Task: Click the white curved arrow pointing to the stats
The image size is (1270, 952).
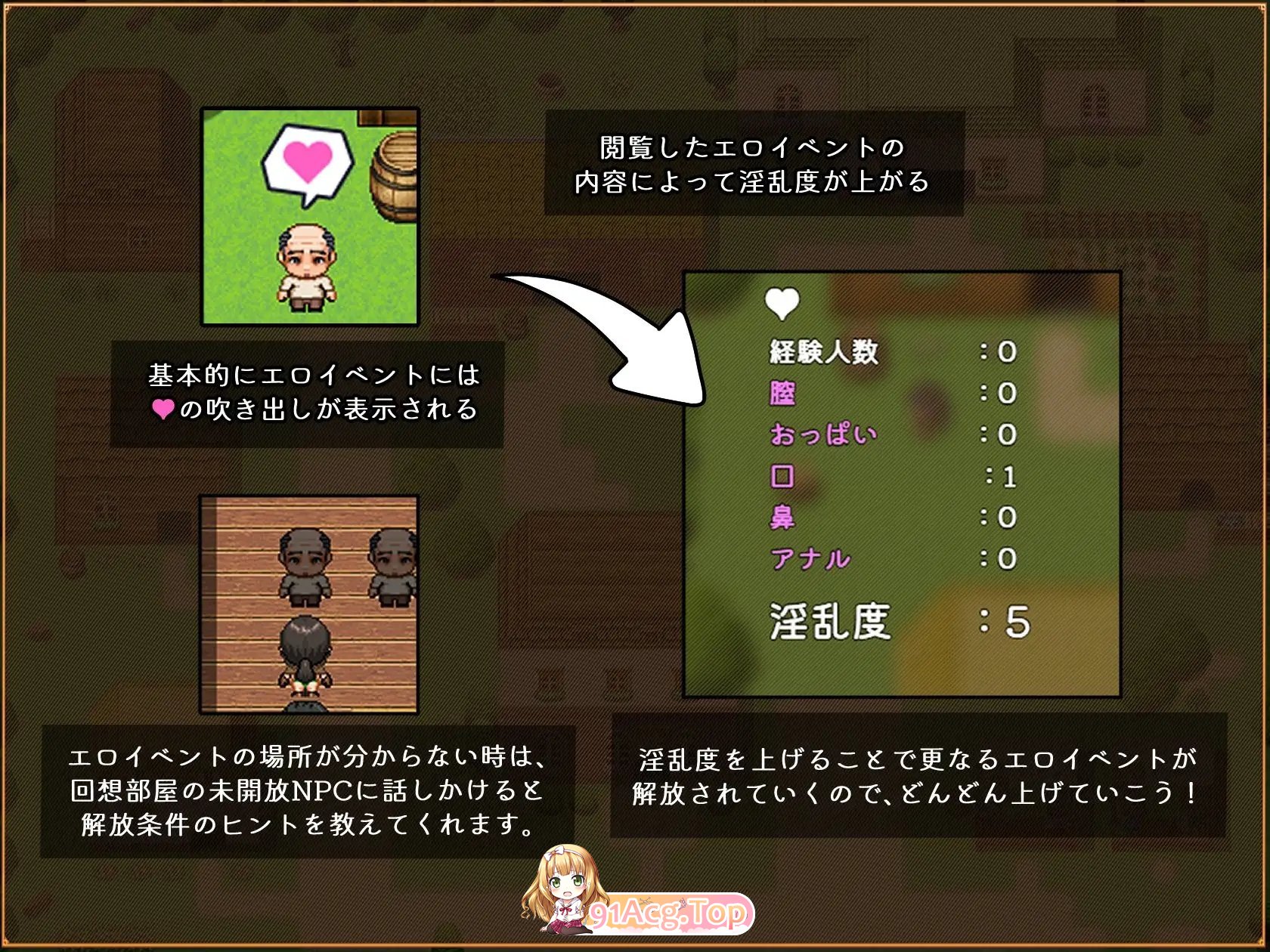Action: coord(605,332)
